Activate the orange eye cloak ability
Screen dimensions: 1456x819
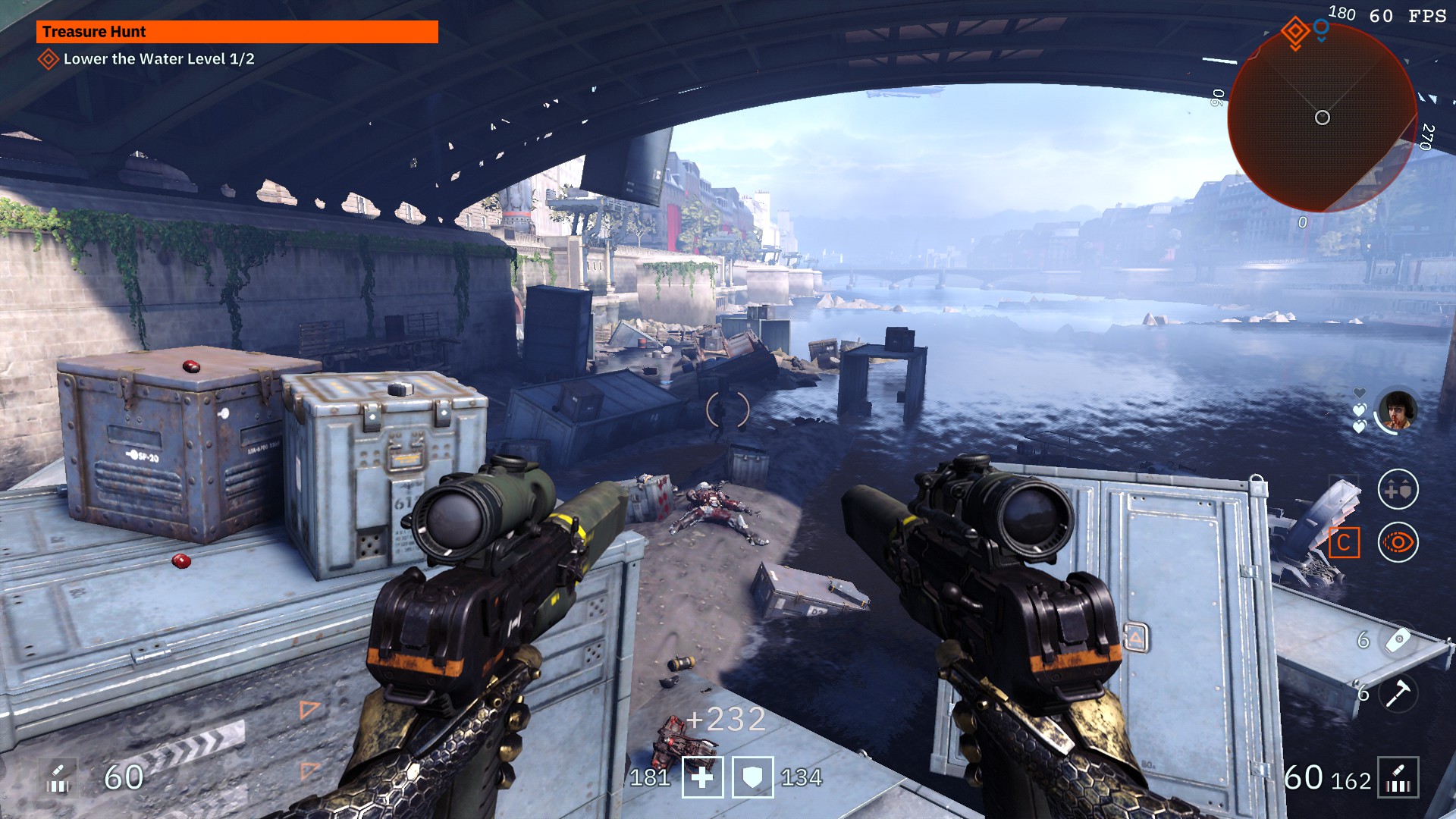click(1398, 543)
